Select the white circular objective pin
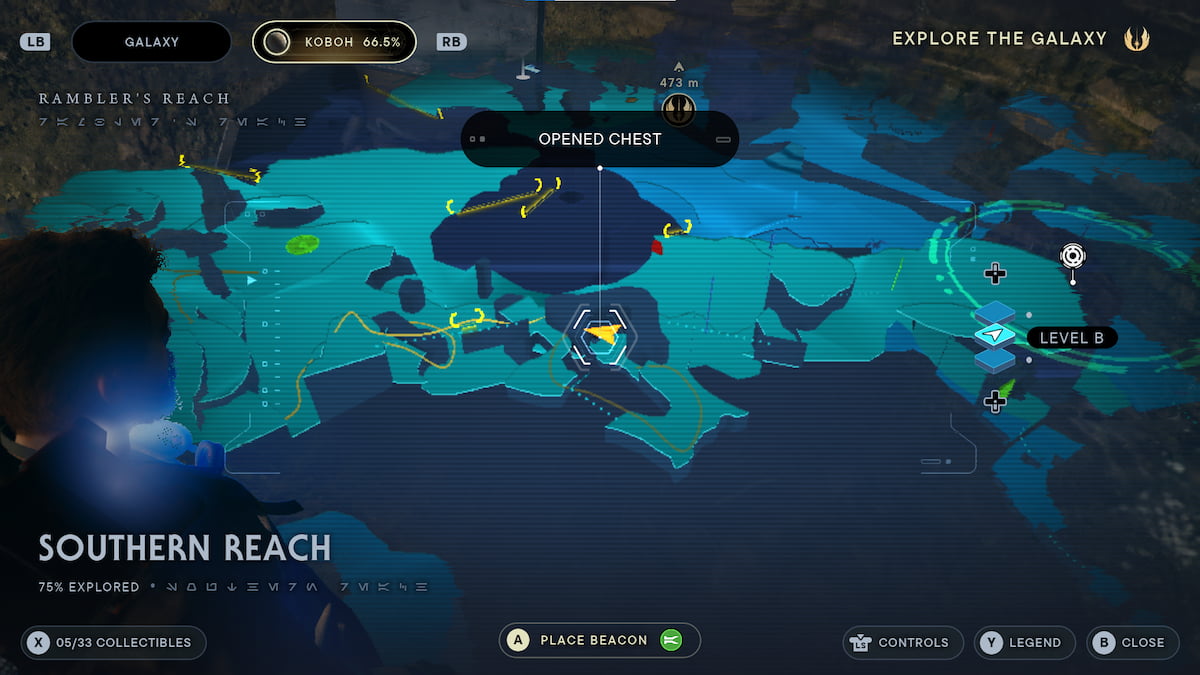 (1073, 256)
